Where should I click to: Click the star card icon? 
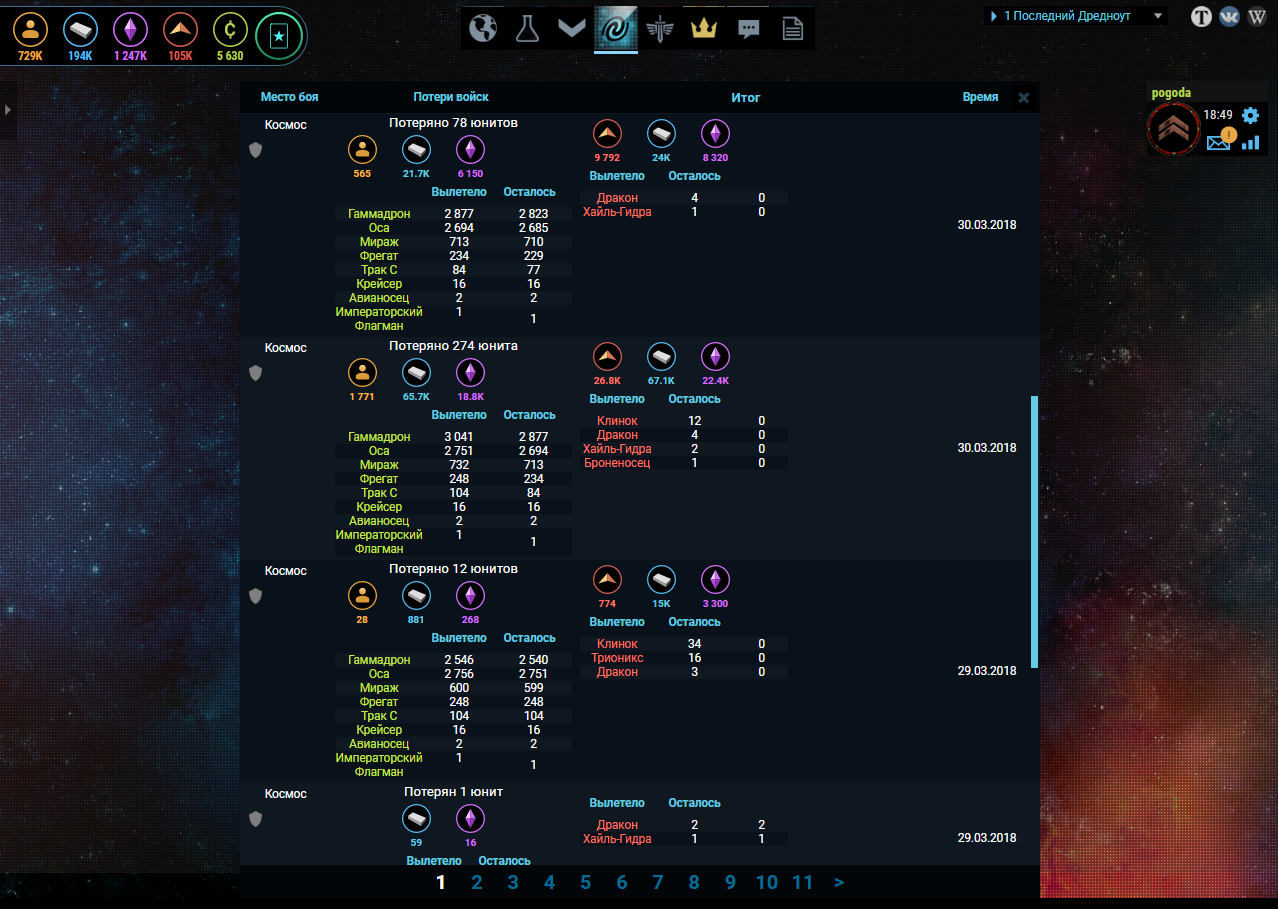point(278,37)
